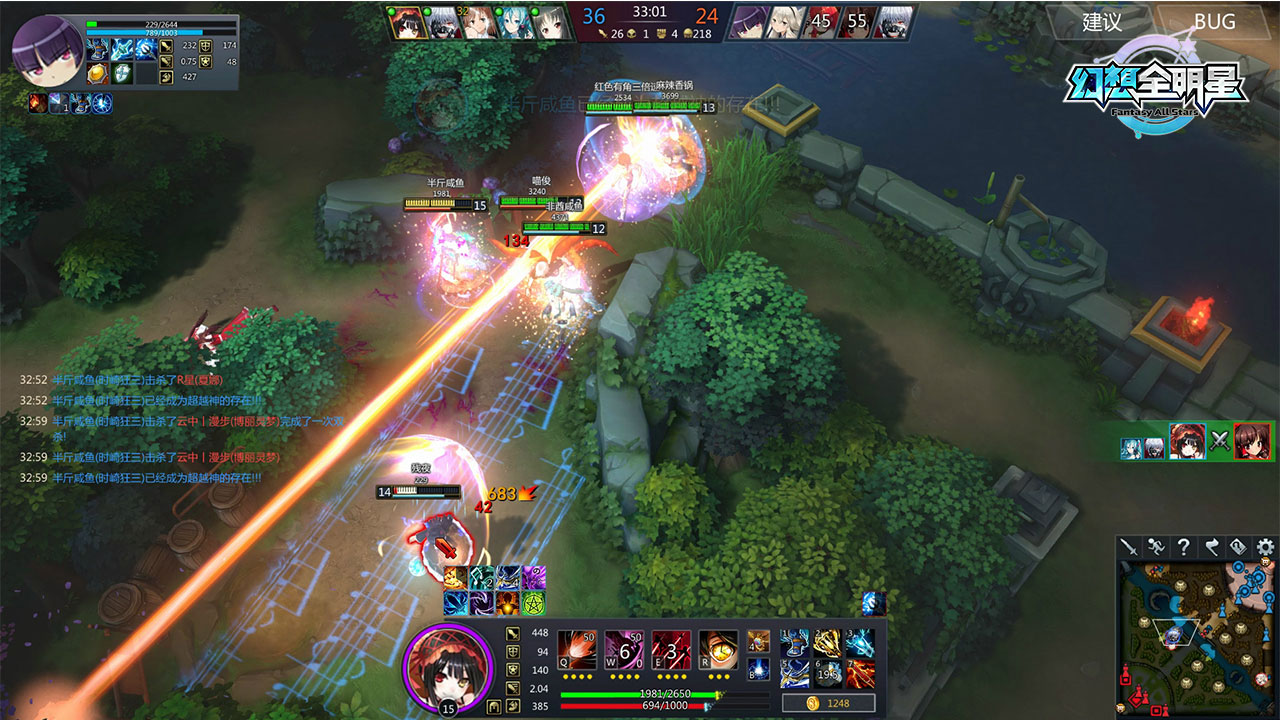This screenshot has height=720, width=1280.
Task: Use the B recall skill icon
Action: coord(758,670)
